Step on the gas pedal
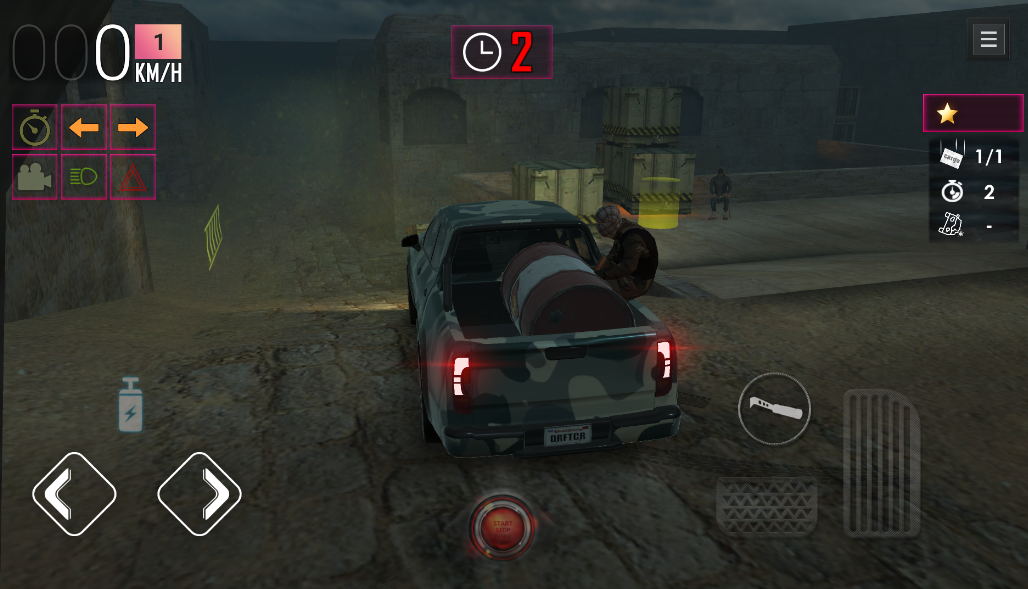 tap(880, 462)
